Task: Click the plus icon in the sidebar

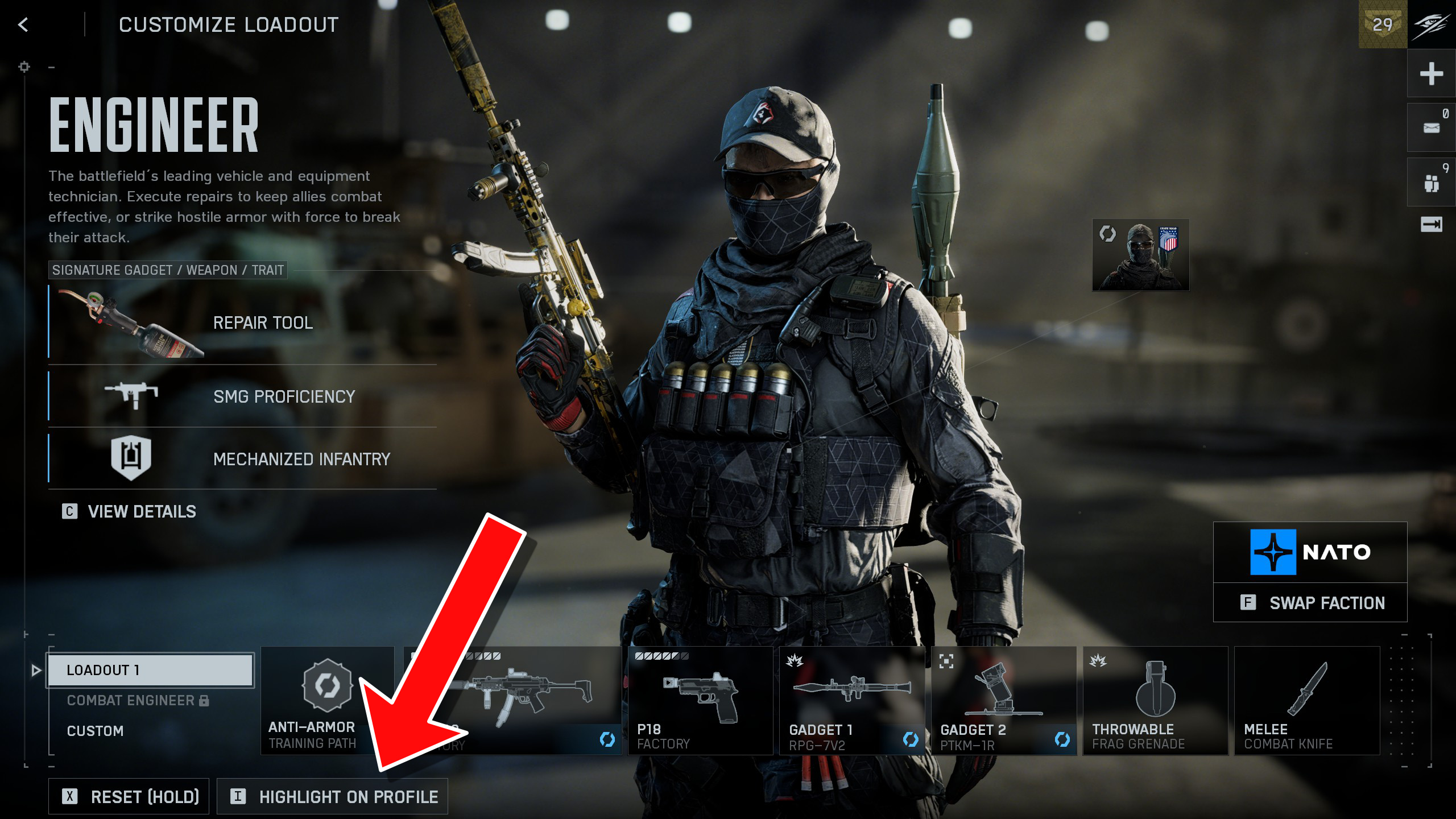Action: click(x=1431, y=73)
